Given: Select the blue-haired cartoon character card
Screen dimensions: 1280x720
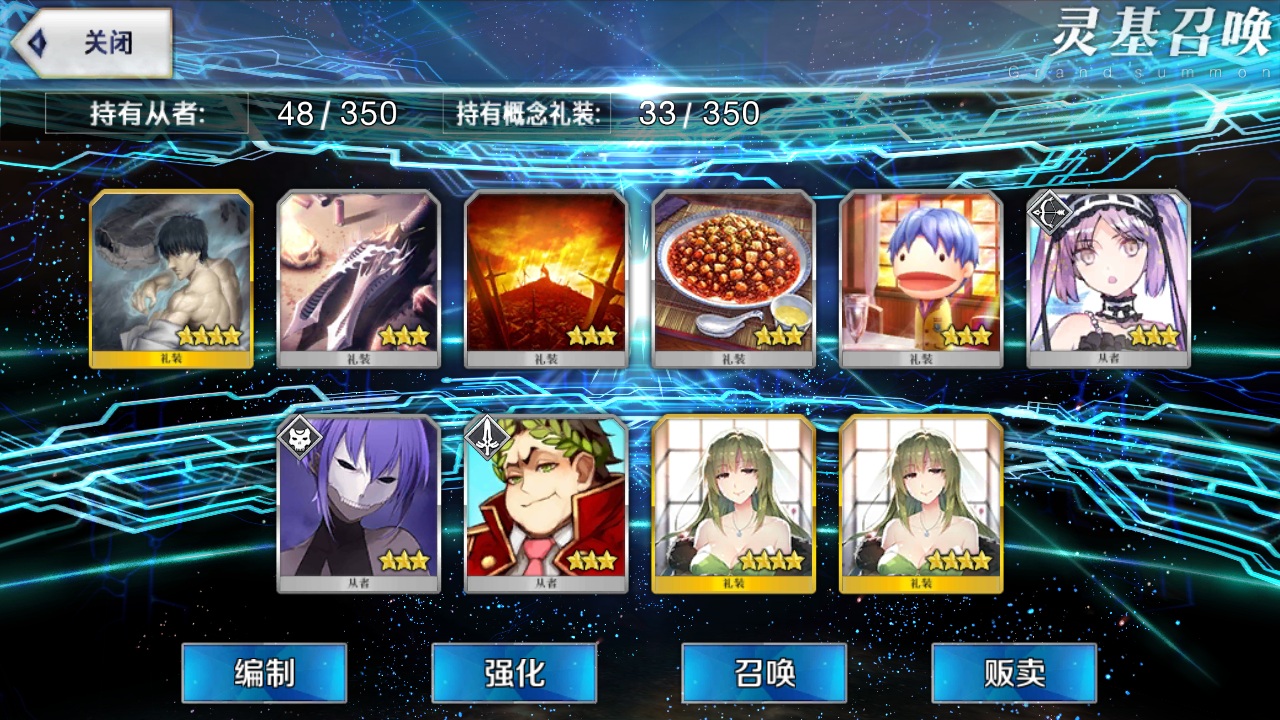Looking at the screenshot, I should tap(921, 279).
